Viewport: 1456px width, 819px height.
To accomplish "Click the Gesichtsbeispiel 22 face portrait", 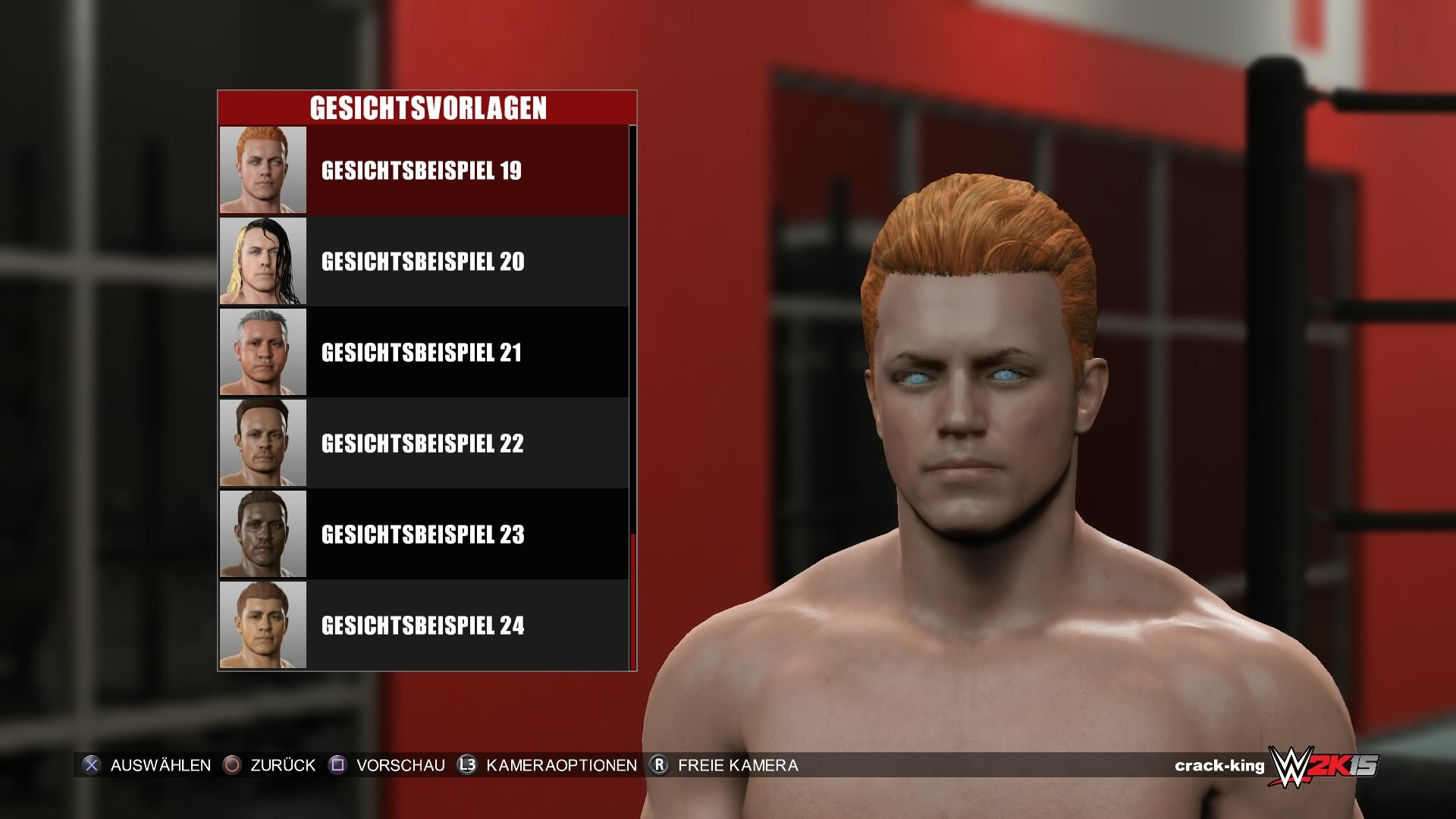I will [262, 443].
